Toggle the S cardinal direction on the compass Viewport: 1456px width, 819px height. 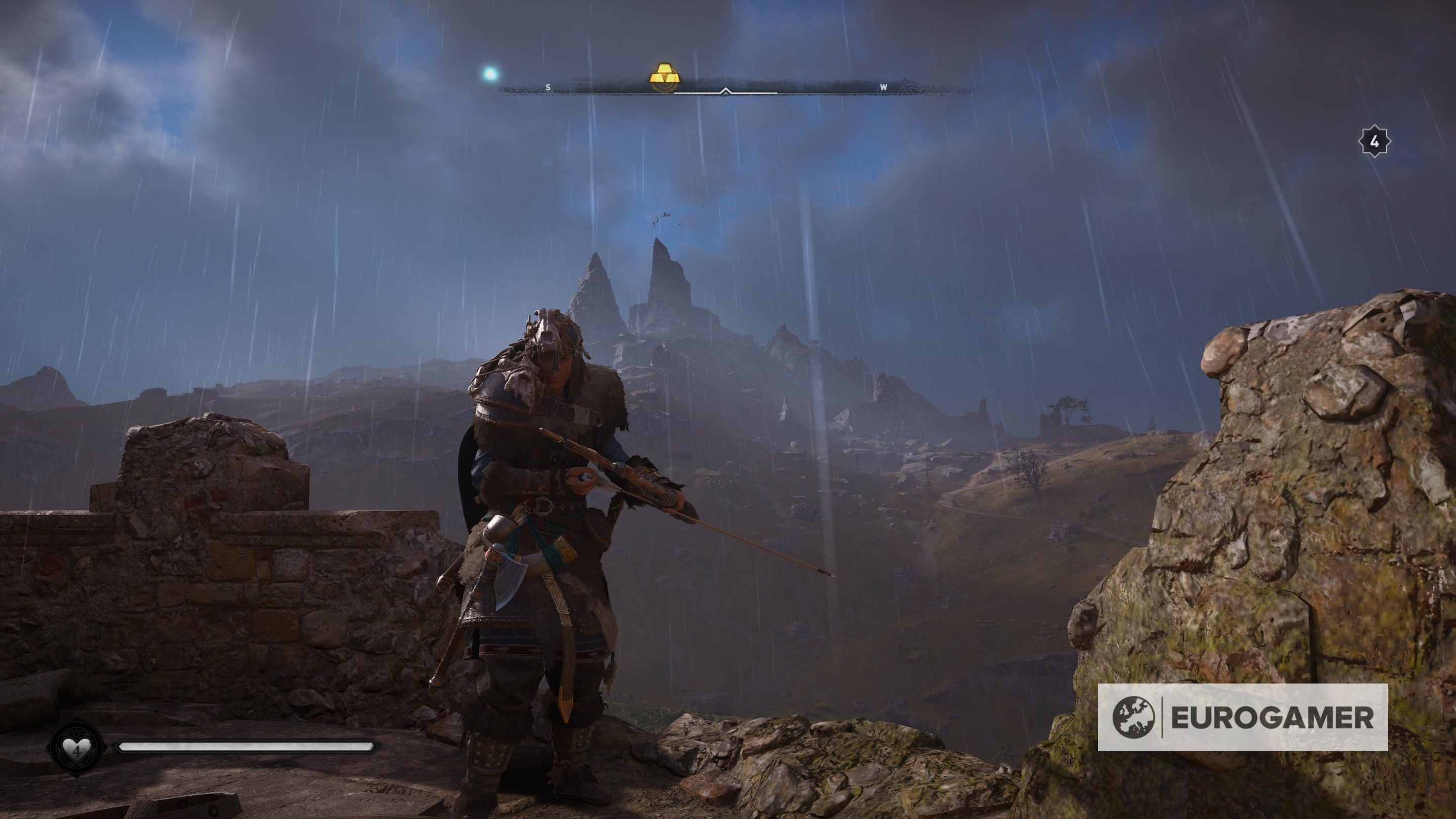pos(548,87)
